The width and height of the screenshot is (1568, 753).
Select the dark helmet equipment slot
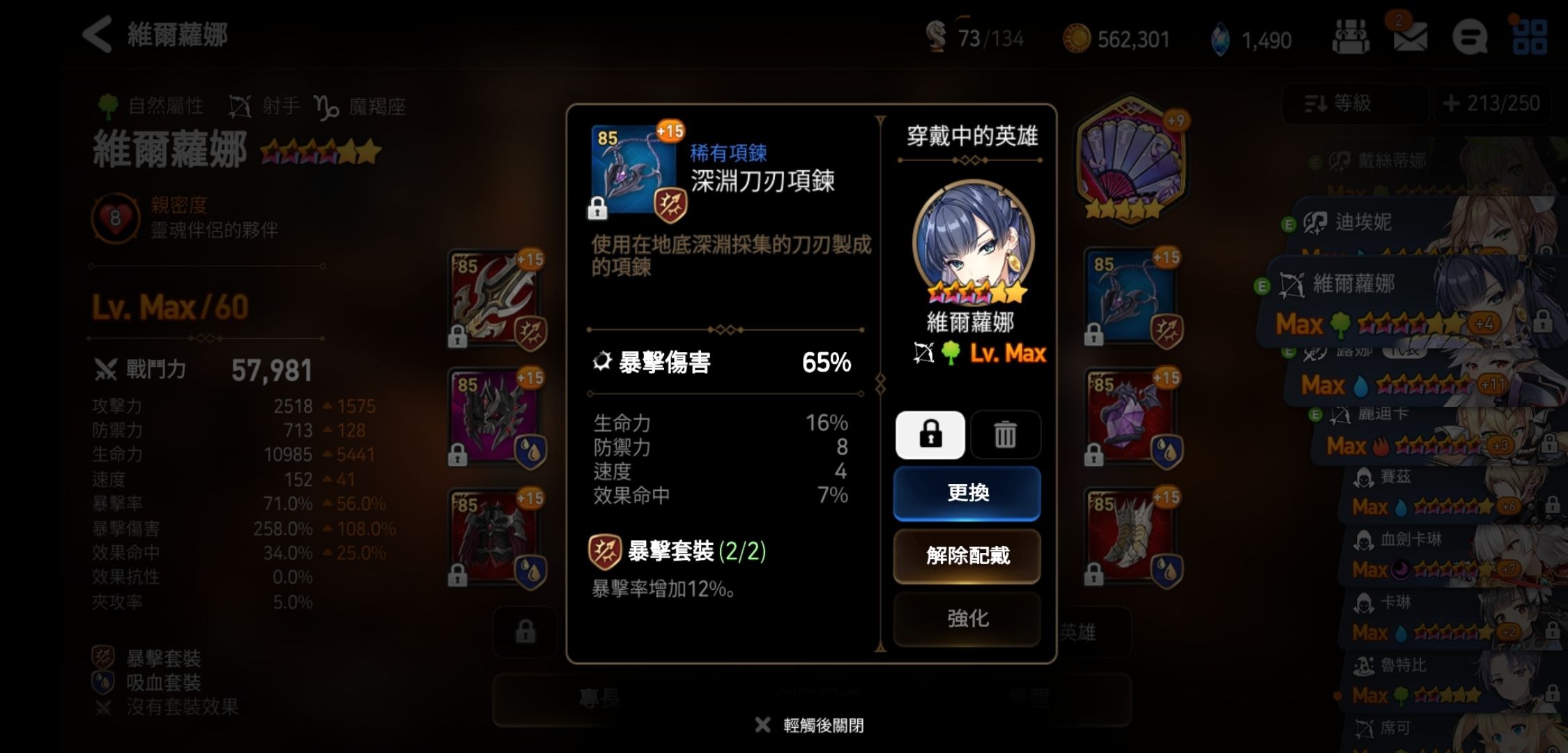pos(496,418)
